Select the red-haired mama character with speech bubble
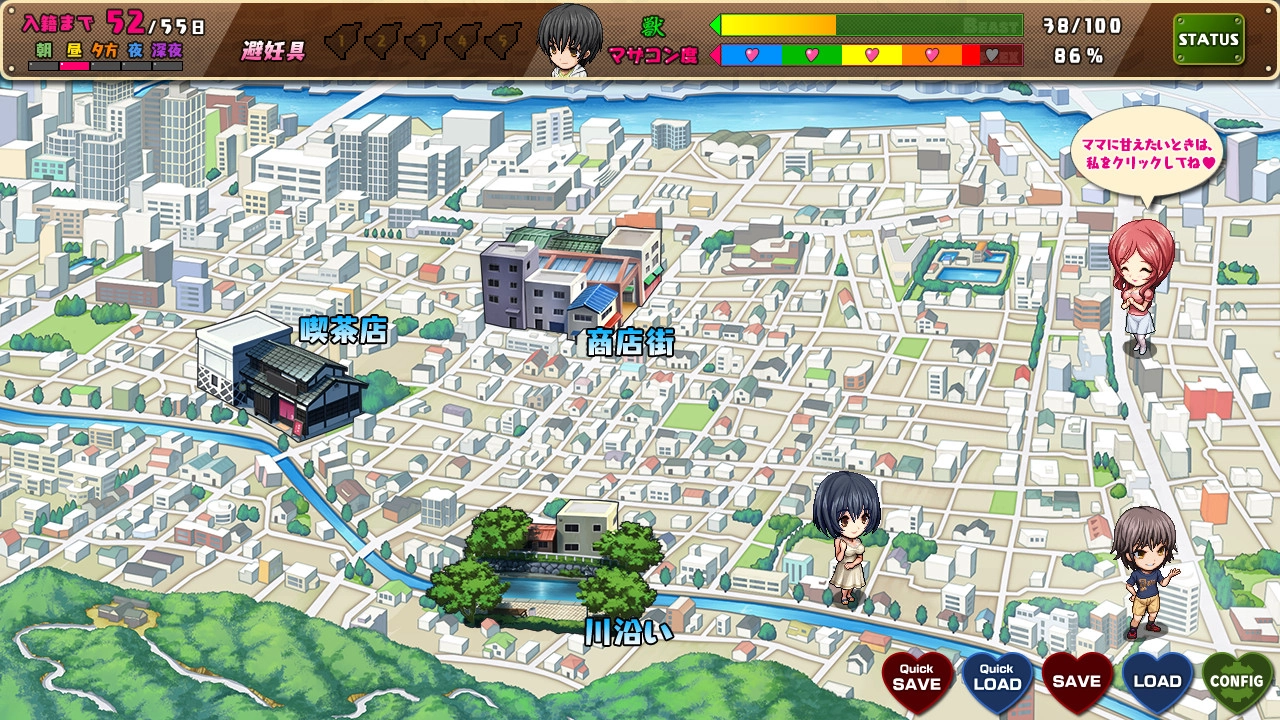The image size is (1280, 720). coord(1138,285)
